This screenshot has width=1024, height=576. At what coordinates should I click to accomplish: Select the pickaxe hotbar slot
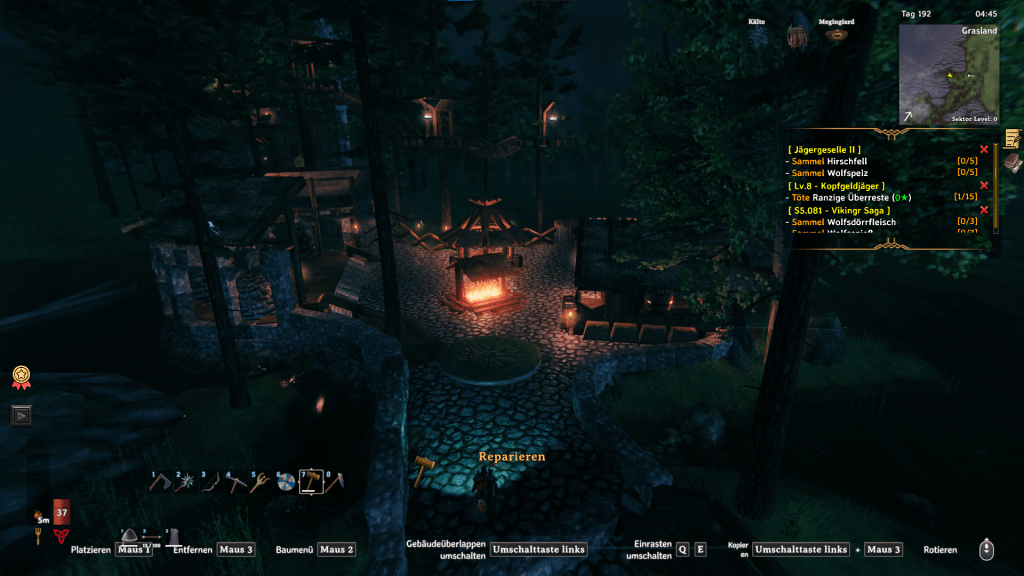[236, 483]
